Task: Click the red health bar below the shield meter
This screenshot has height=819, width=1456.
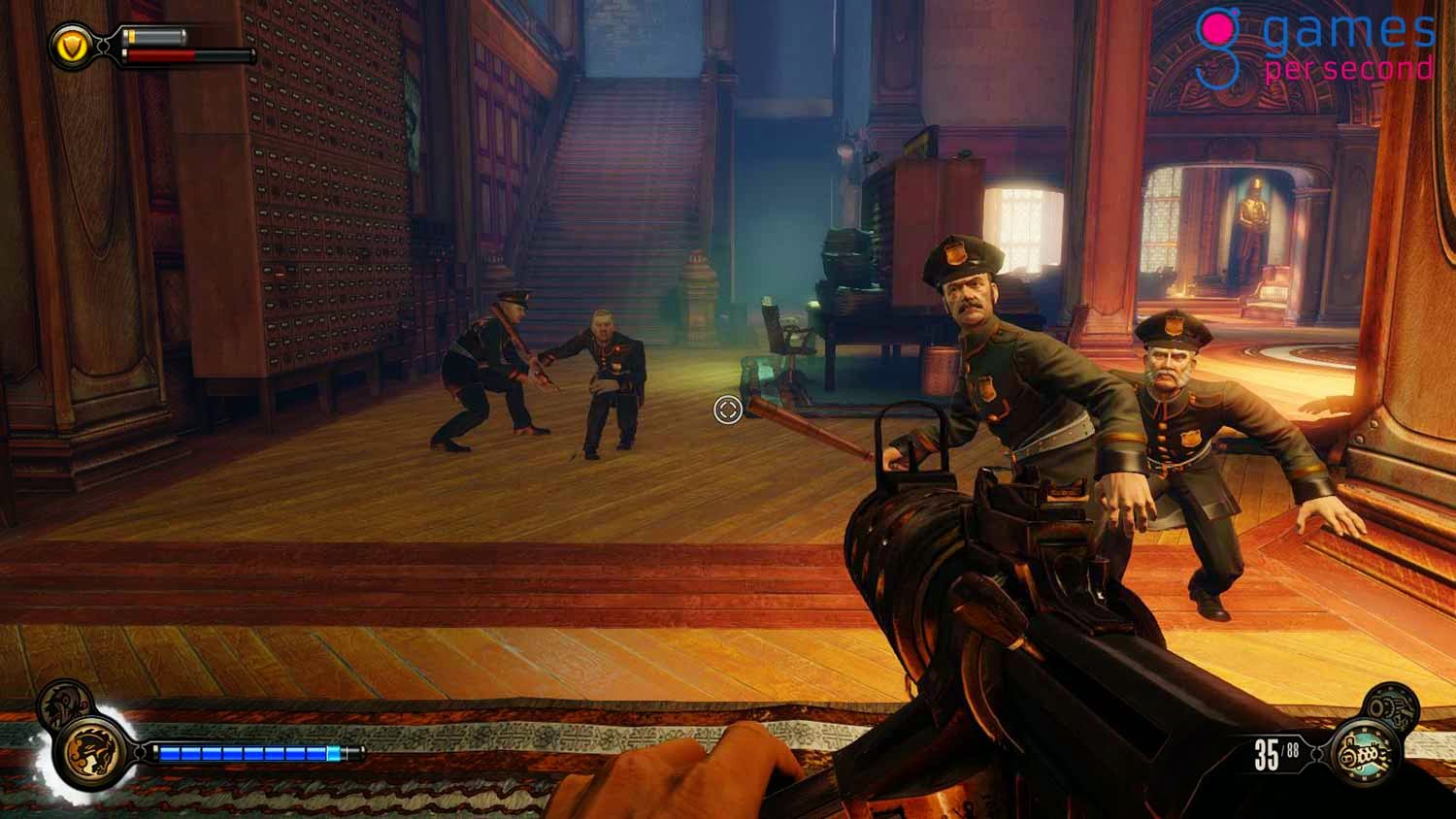Action: tap(160, 54)
